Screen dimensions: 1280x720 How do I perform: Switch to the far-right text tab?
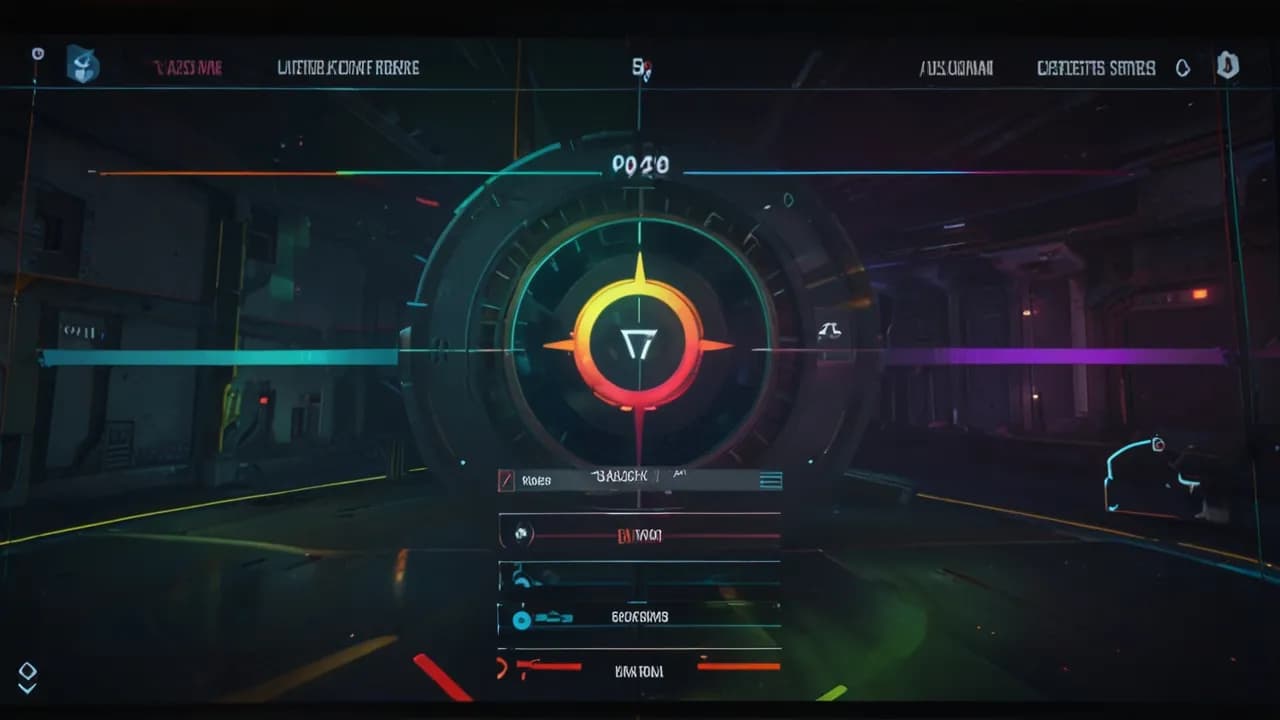[1095, 68]
